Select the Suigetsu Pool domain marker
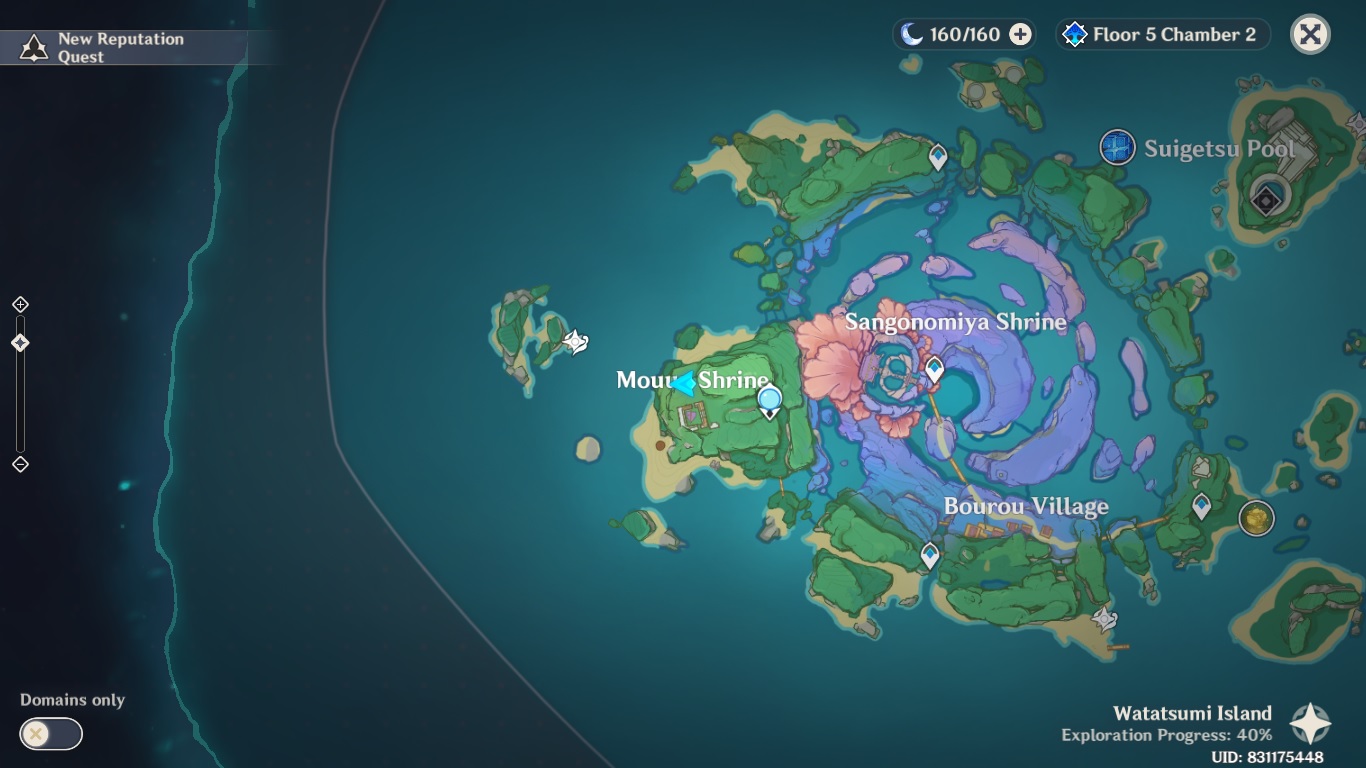Viewport: 1366px width, 768px height. pyautogui.click(x=1117, y=148)
